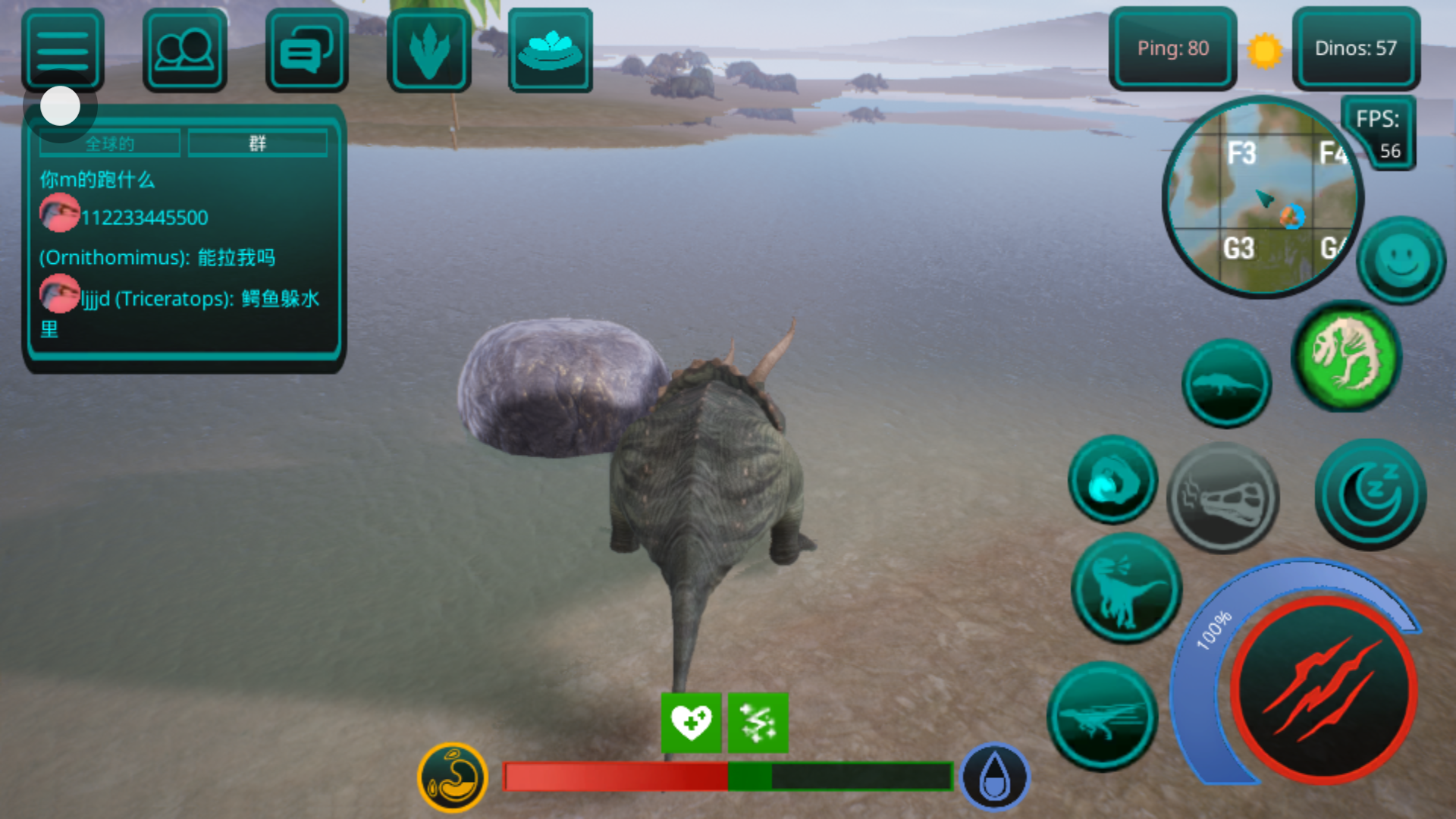Tap the green heart healing buff icon
1456x819 pixels.
pos(691,722)
